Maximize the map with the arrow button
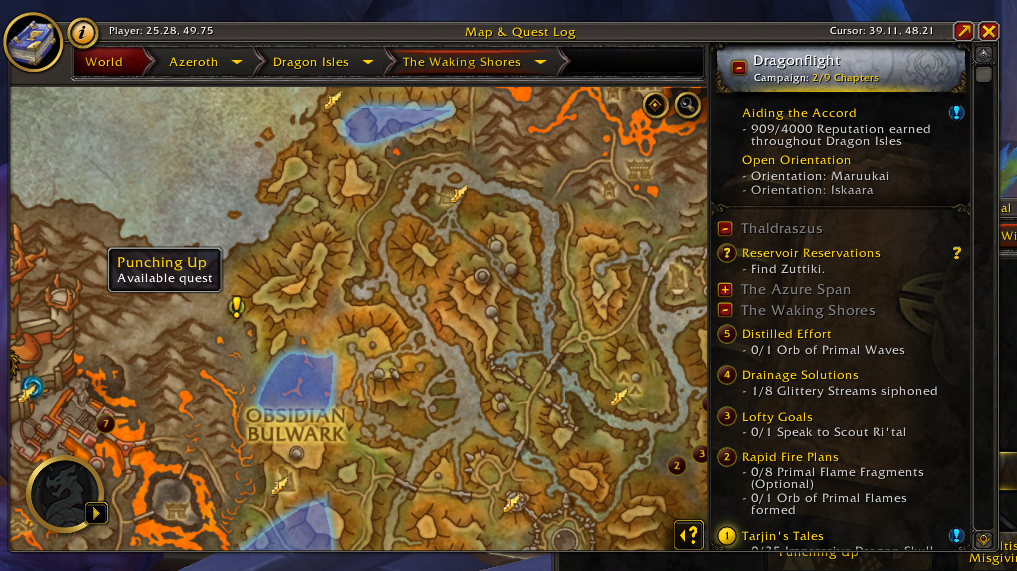1017x571 pixels. 963,32
